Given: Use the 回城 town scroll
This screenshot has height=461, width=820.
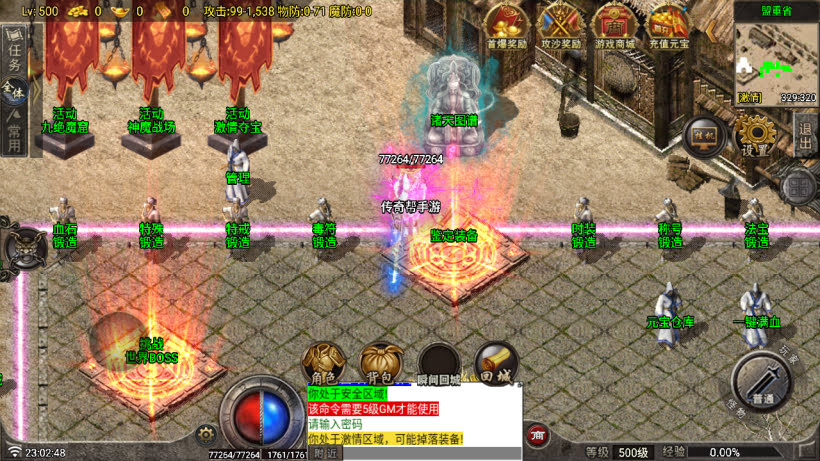Looking at the screenshot, I should tap(496, 363).
